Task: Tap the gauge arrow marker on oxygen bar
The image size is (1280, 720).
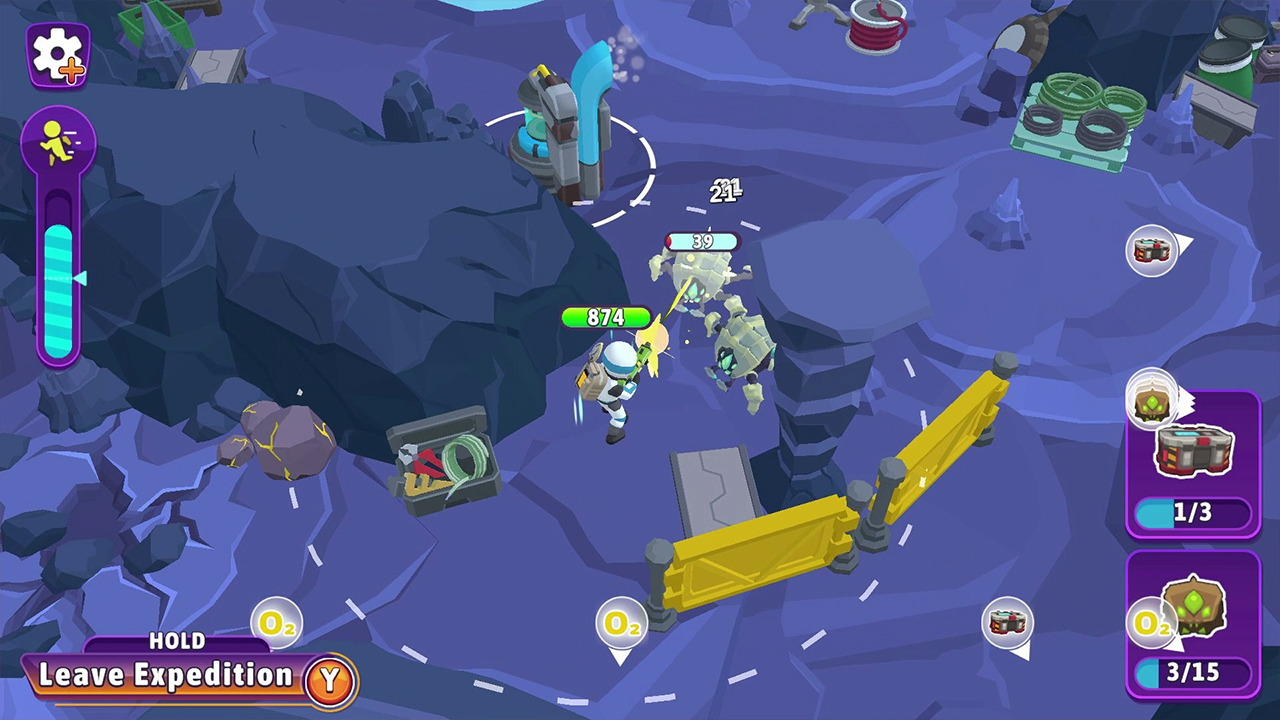Action: 80,280
